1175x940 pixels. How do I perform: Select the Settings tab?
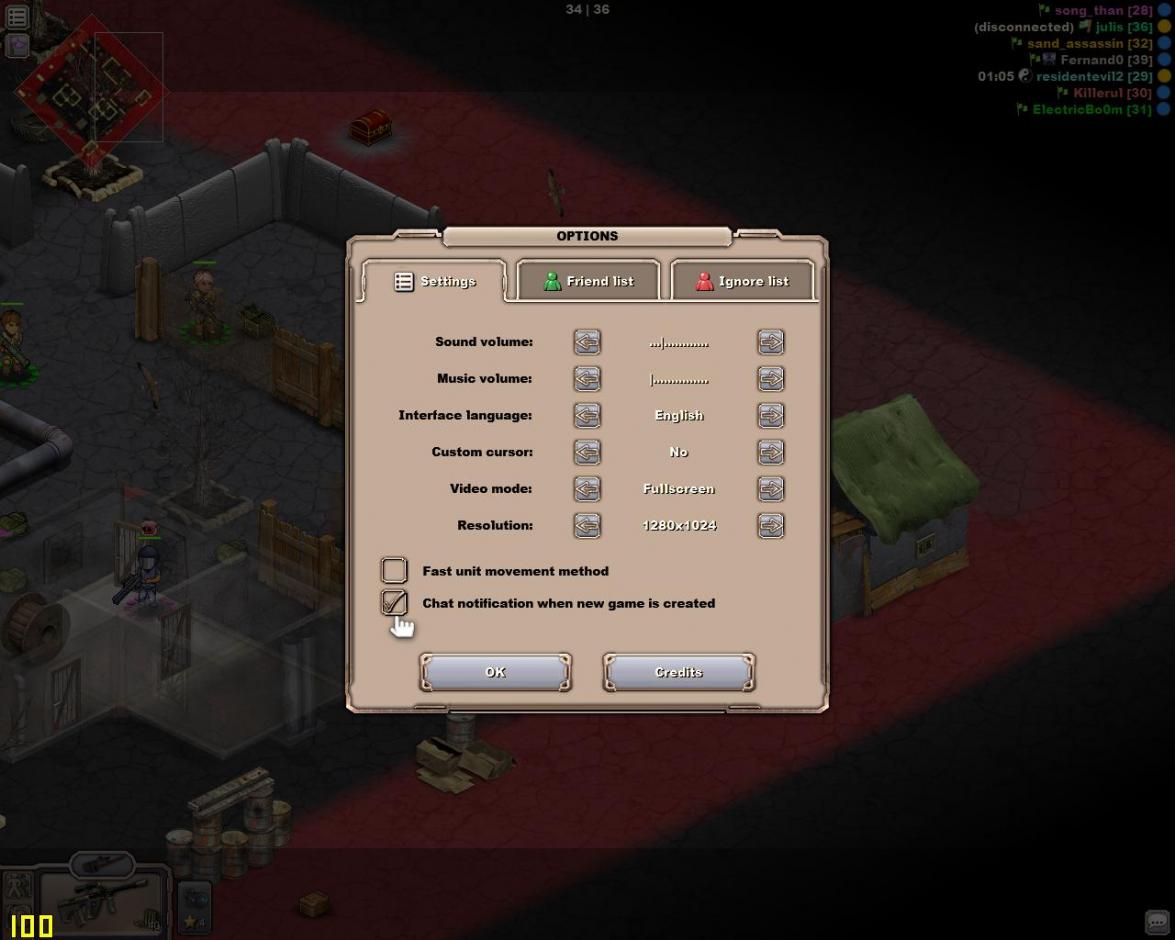tap(435, 281)
